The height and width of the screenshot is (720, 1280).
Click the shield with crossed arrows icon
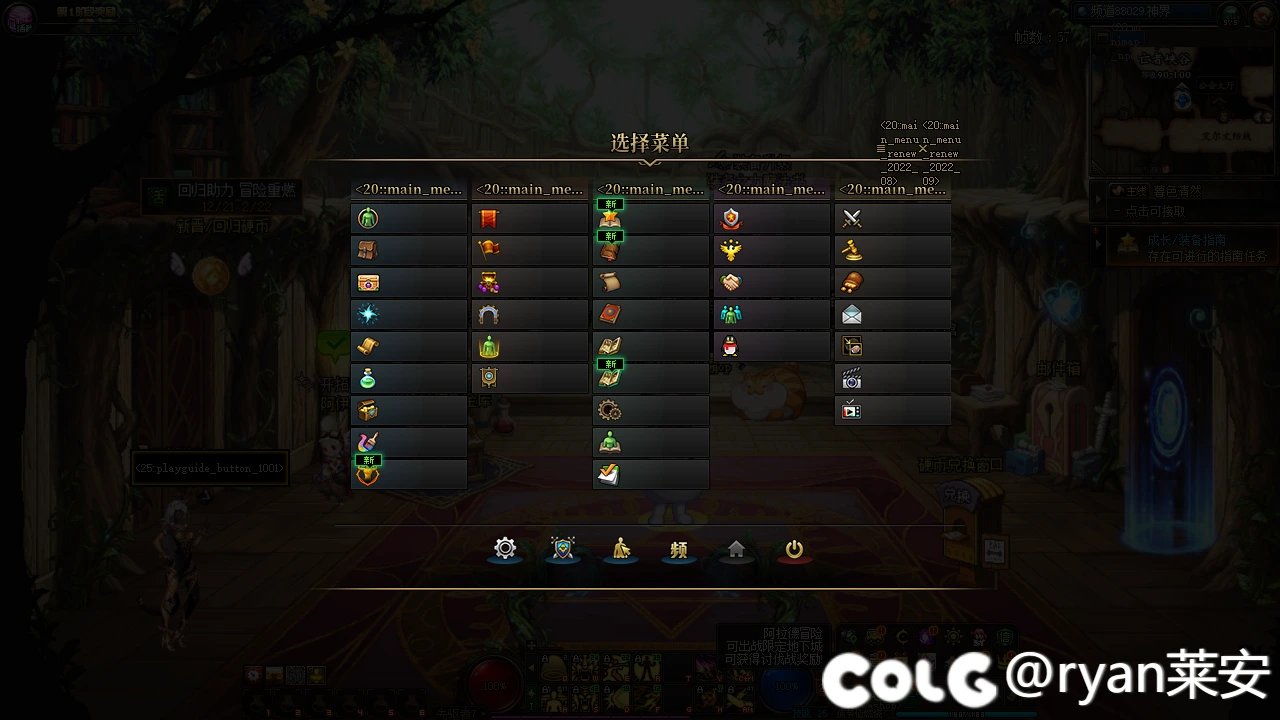coord(563,548)
